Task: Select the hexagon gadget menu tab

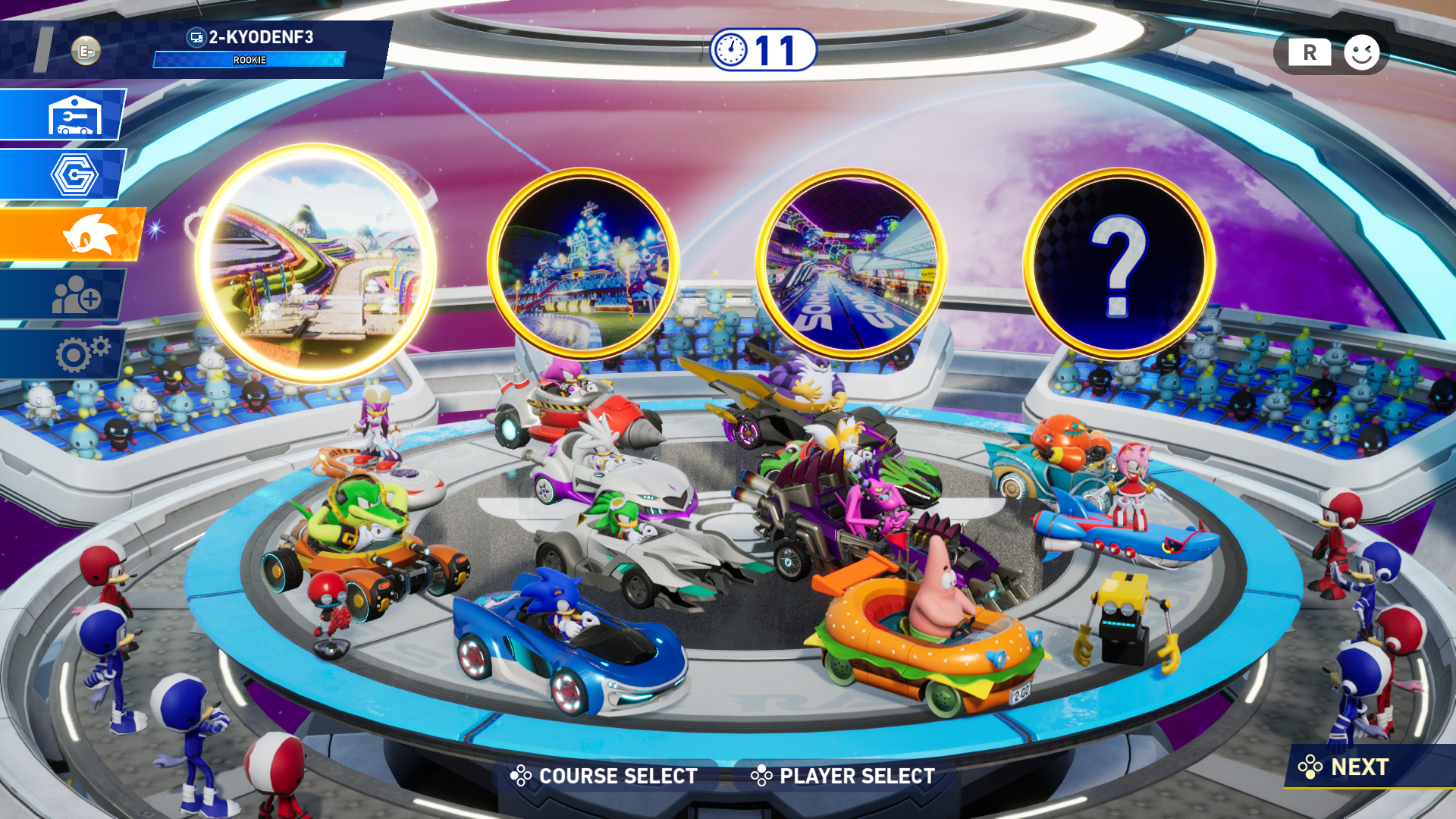Action: (x=73, y=174)
